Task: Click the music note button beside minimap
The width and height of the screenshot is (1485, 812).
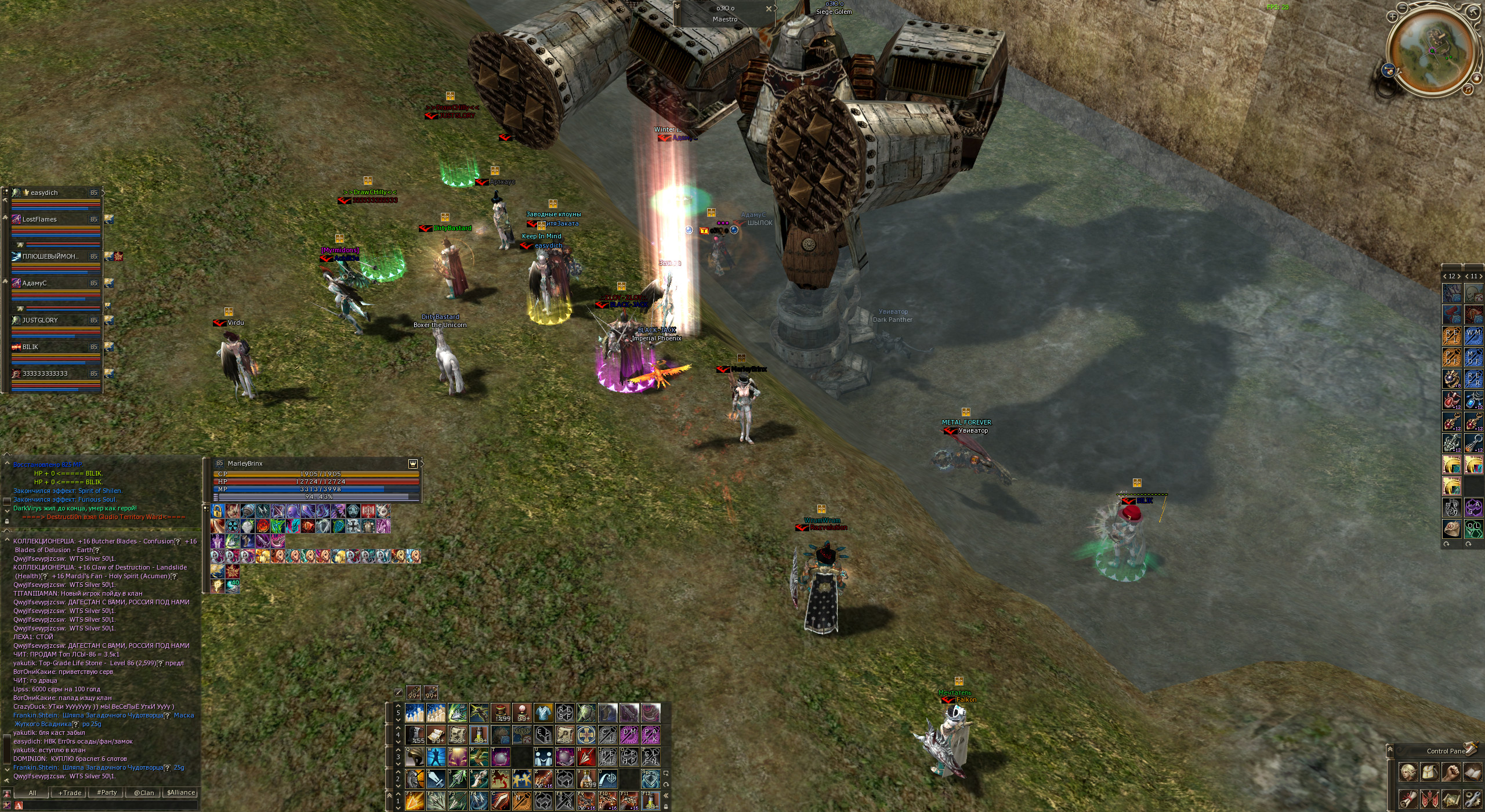Action: [x=1467, y=89]
